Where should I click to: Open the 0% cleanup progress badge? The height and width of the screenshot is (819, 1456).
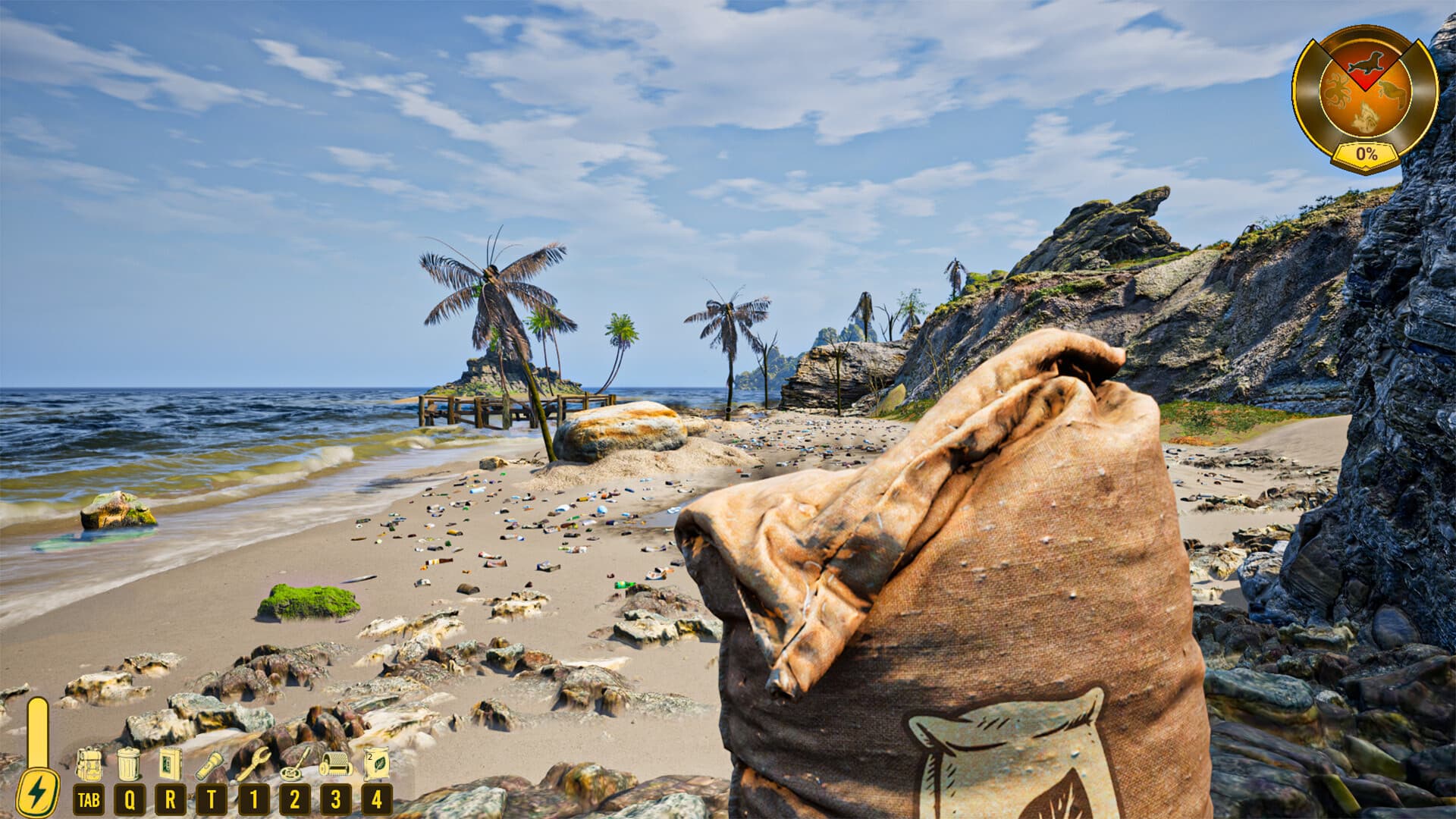click(1367, 153)
